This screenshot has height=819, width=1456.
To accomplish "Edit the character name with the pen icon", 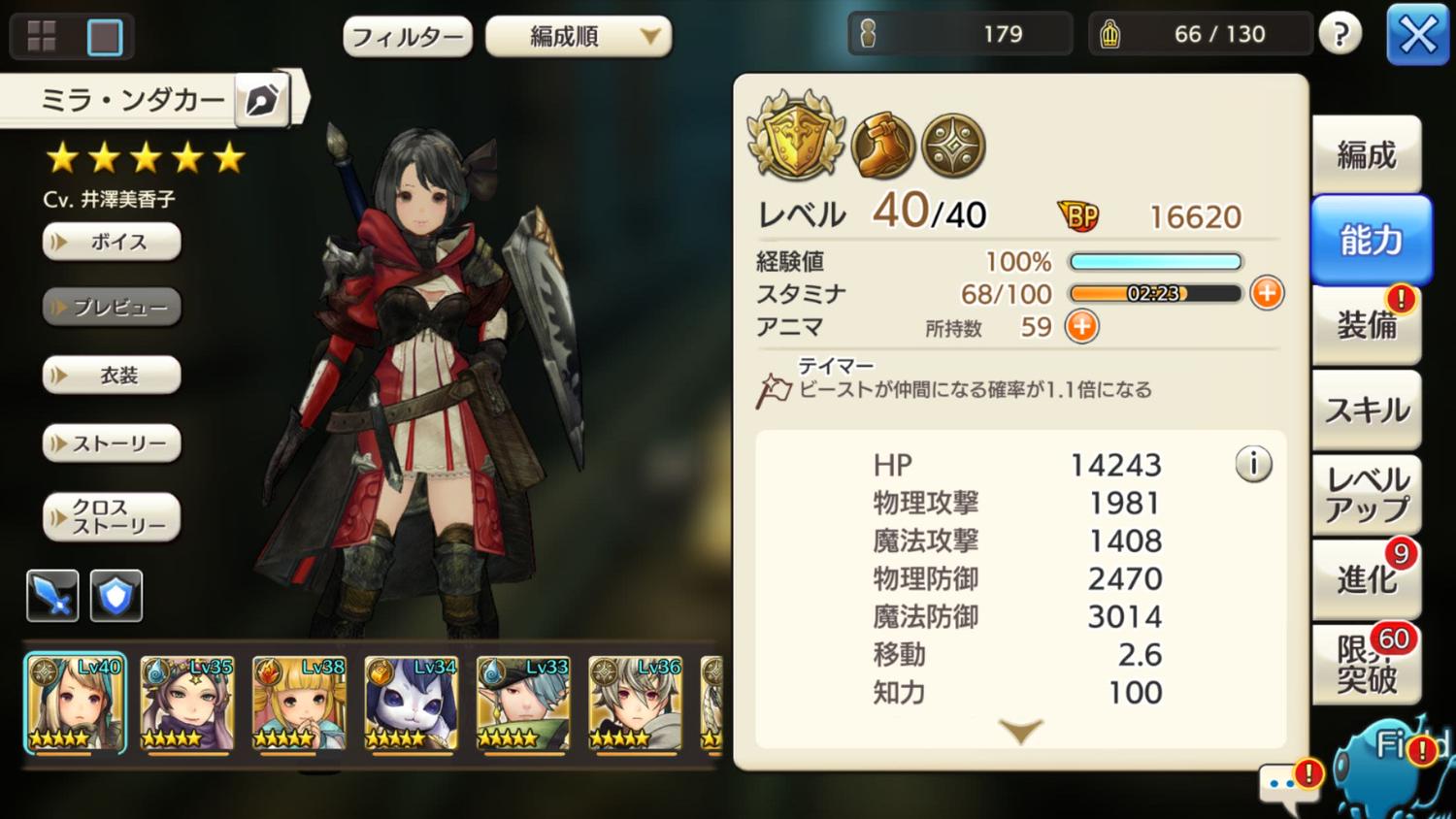I will pos(262,99).
